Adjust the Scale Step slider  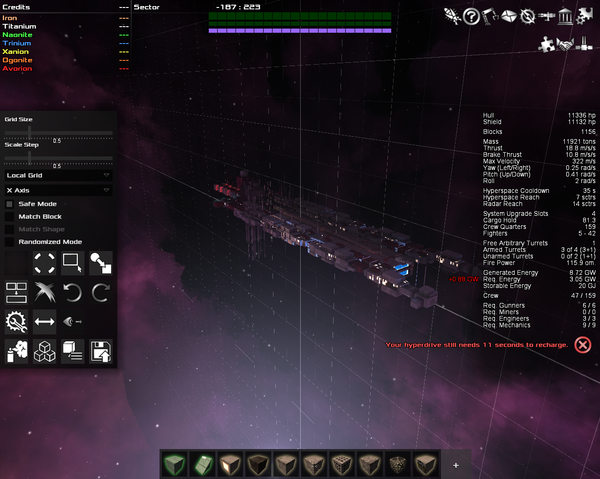[57, 157]
